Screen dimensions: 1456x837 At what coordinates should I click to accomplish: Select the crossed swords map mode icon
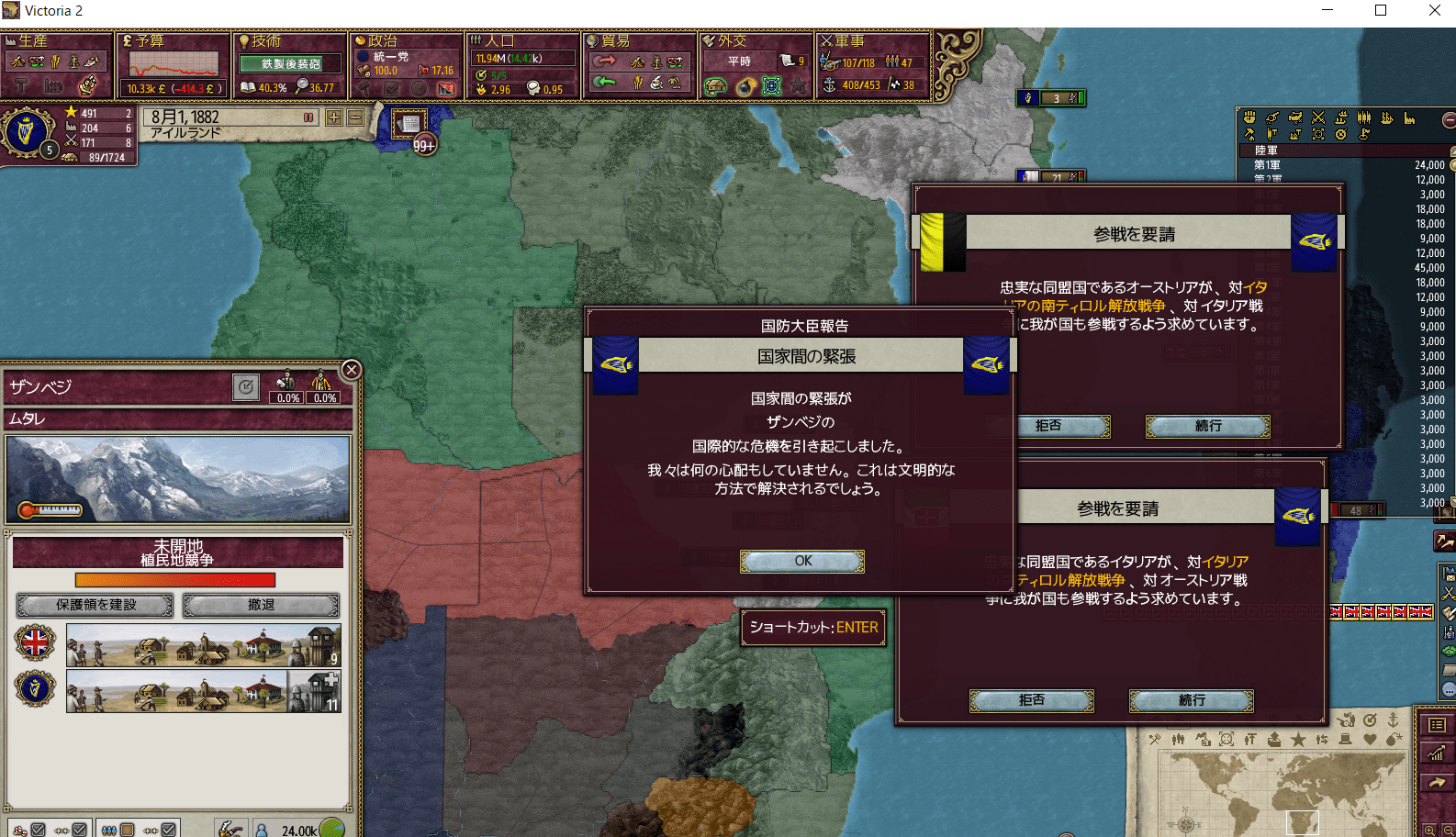1318,119
